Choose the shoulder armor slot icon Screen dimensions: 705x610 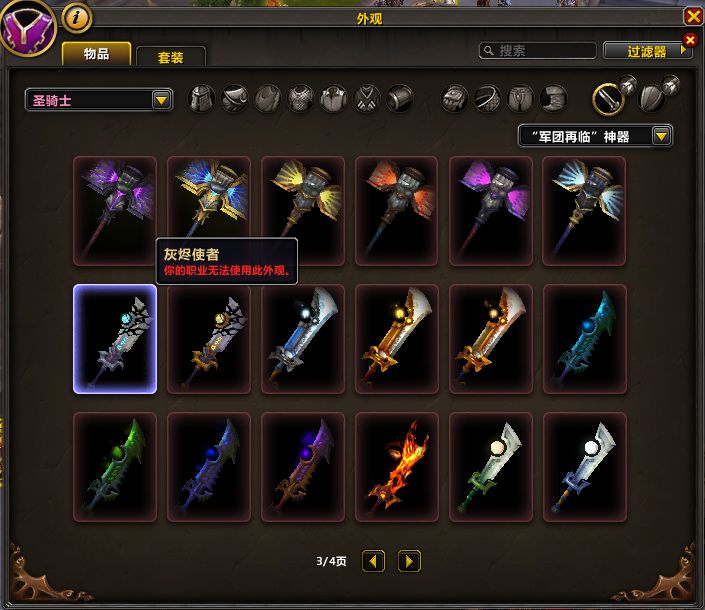[235, 98]
